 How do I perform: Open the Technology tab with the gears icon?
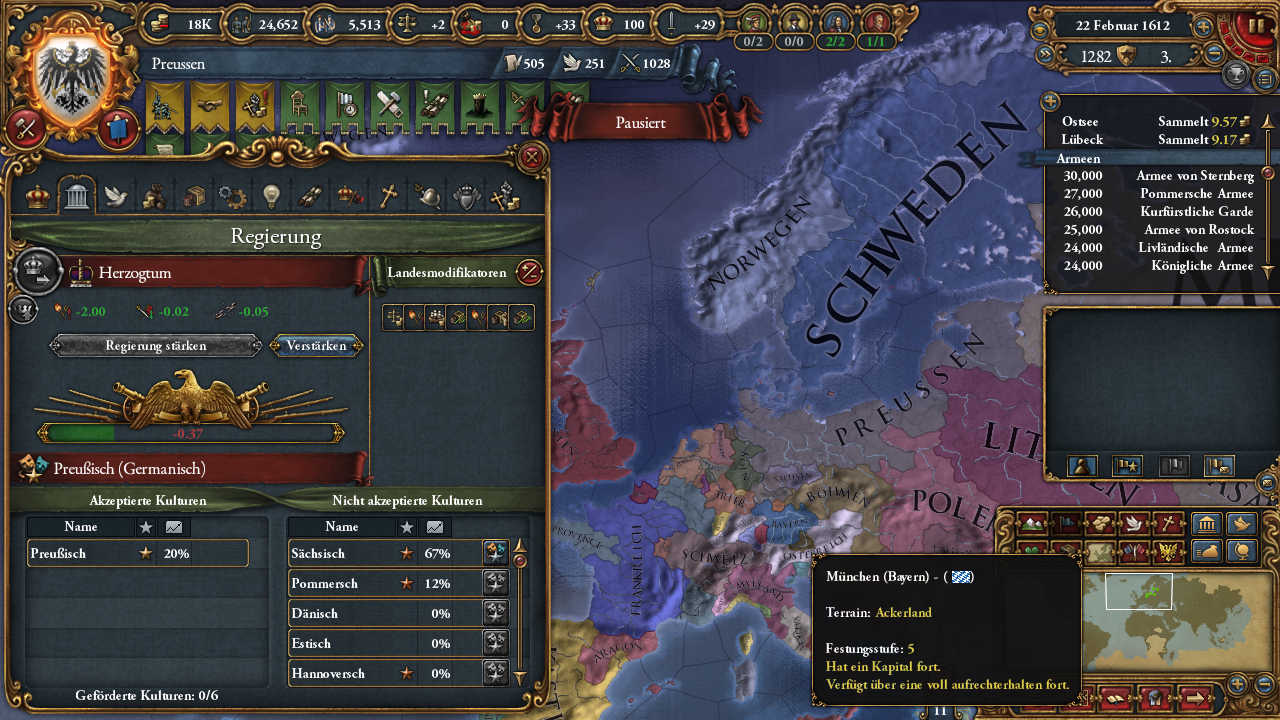point(230,196)
